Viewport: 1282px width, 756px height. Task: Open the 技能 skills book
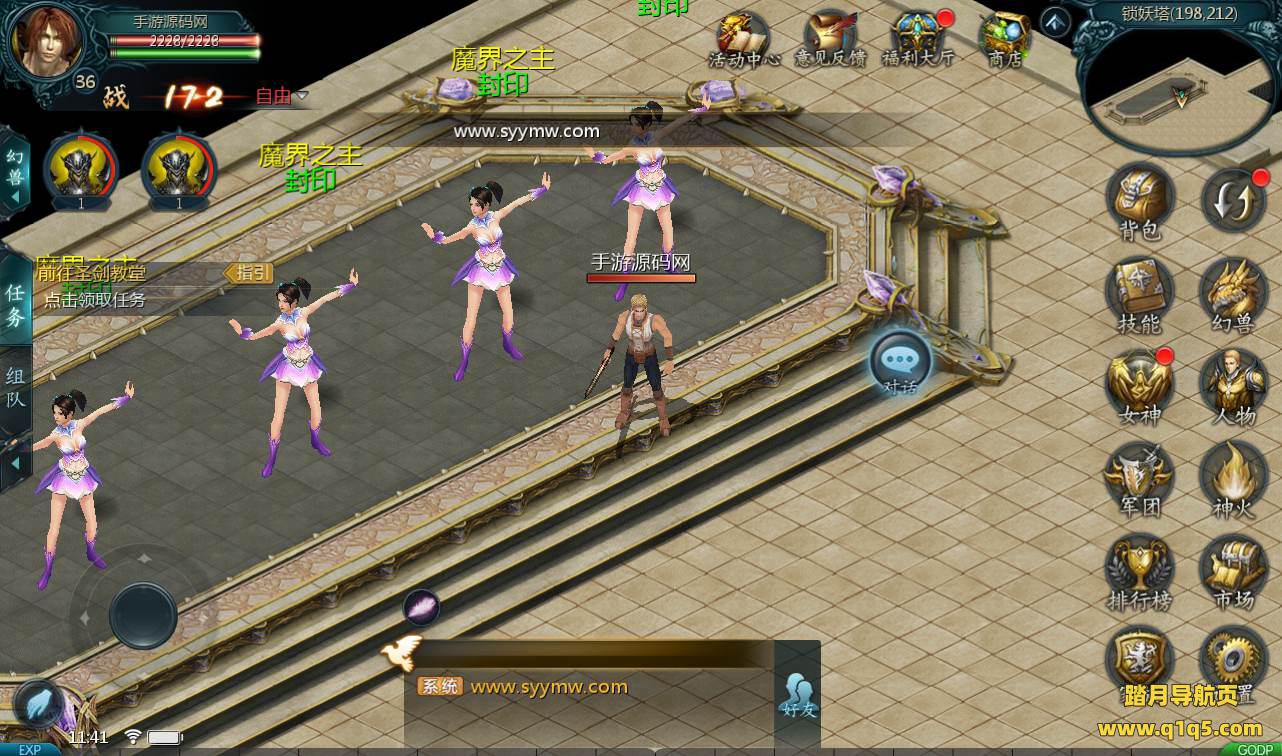tap(1139, 295)
